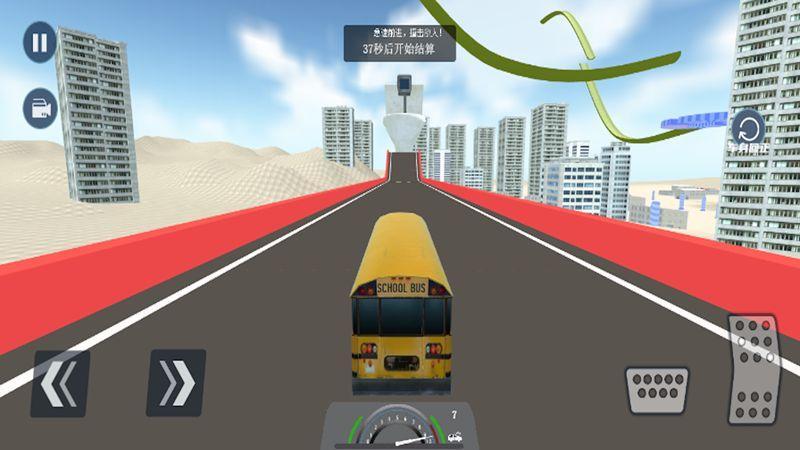Steer right with the right arrow button
This screenshot has height=450, width=800.
coord(176,382)
